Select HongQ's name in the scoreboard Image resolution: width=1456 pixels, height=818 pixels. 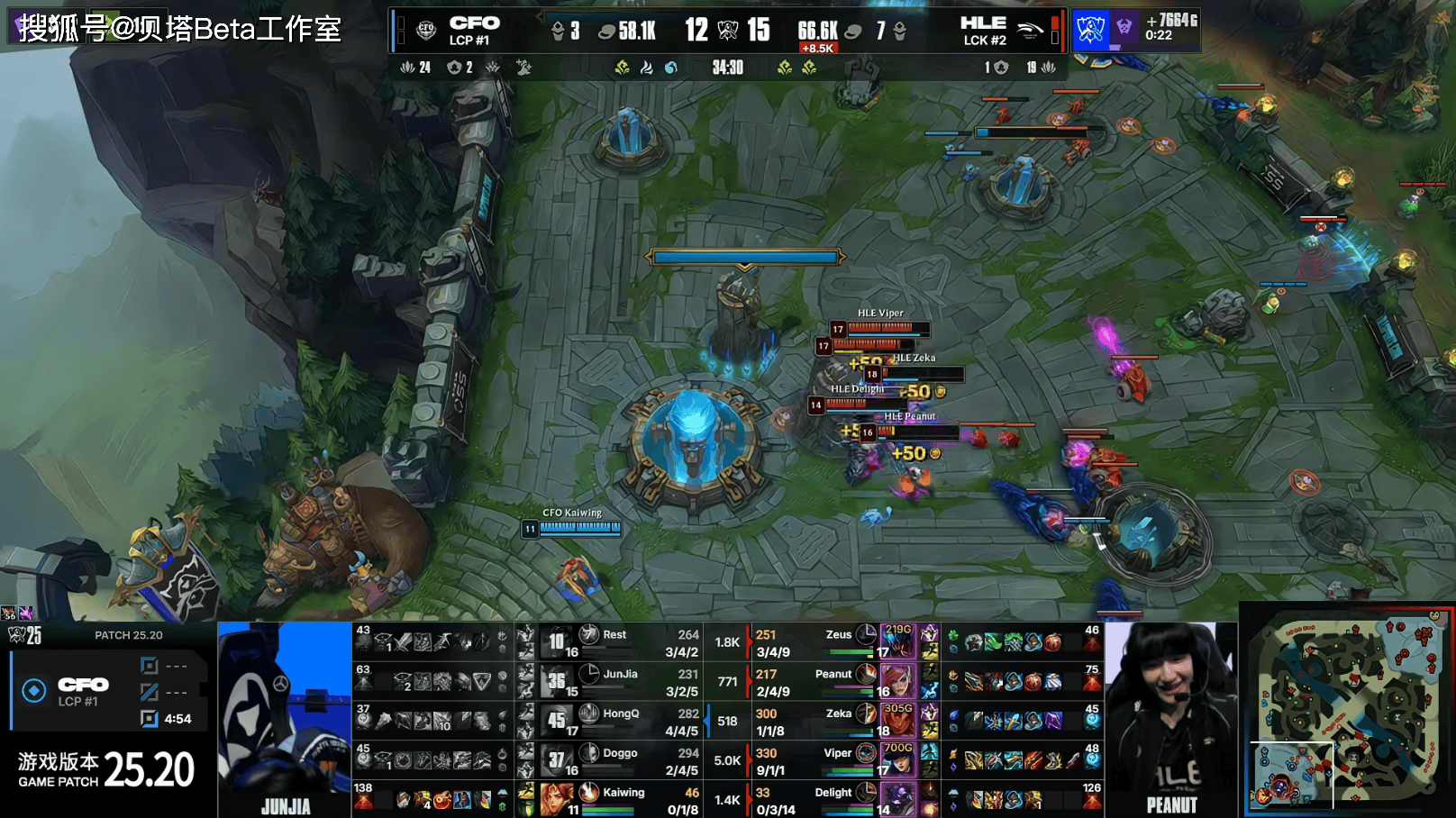[621, 713]
